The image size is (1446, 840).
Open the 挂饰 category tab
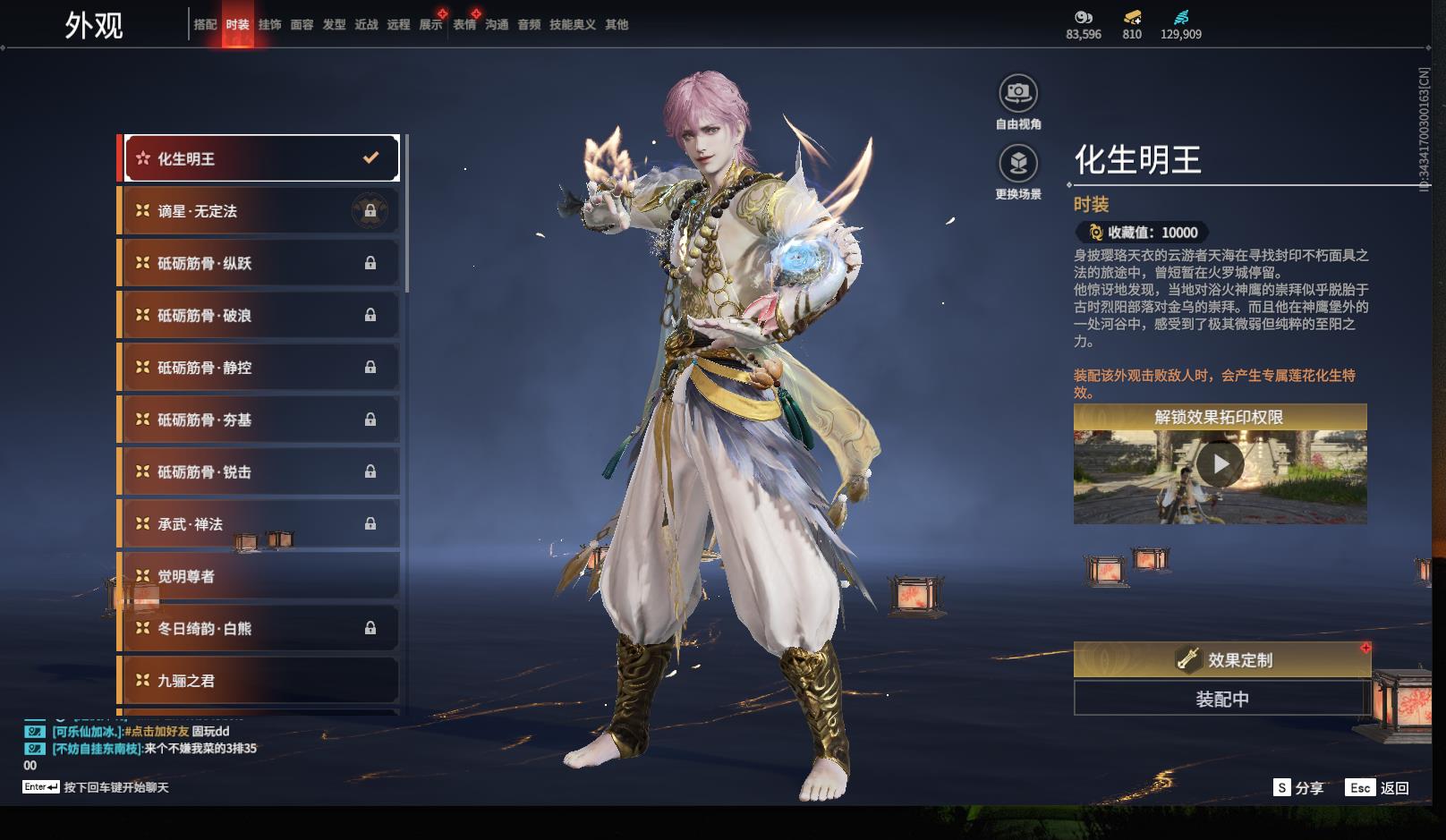click(269, 25)
